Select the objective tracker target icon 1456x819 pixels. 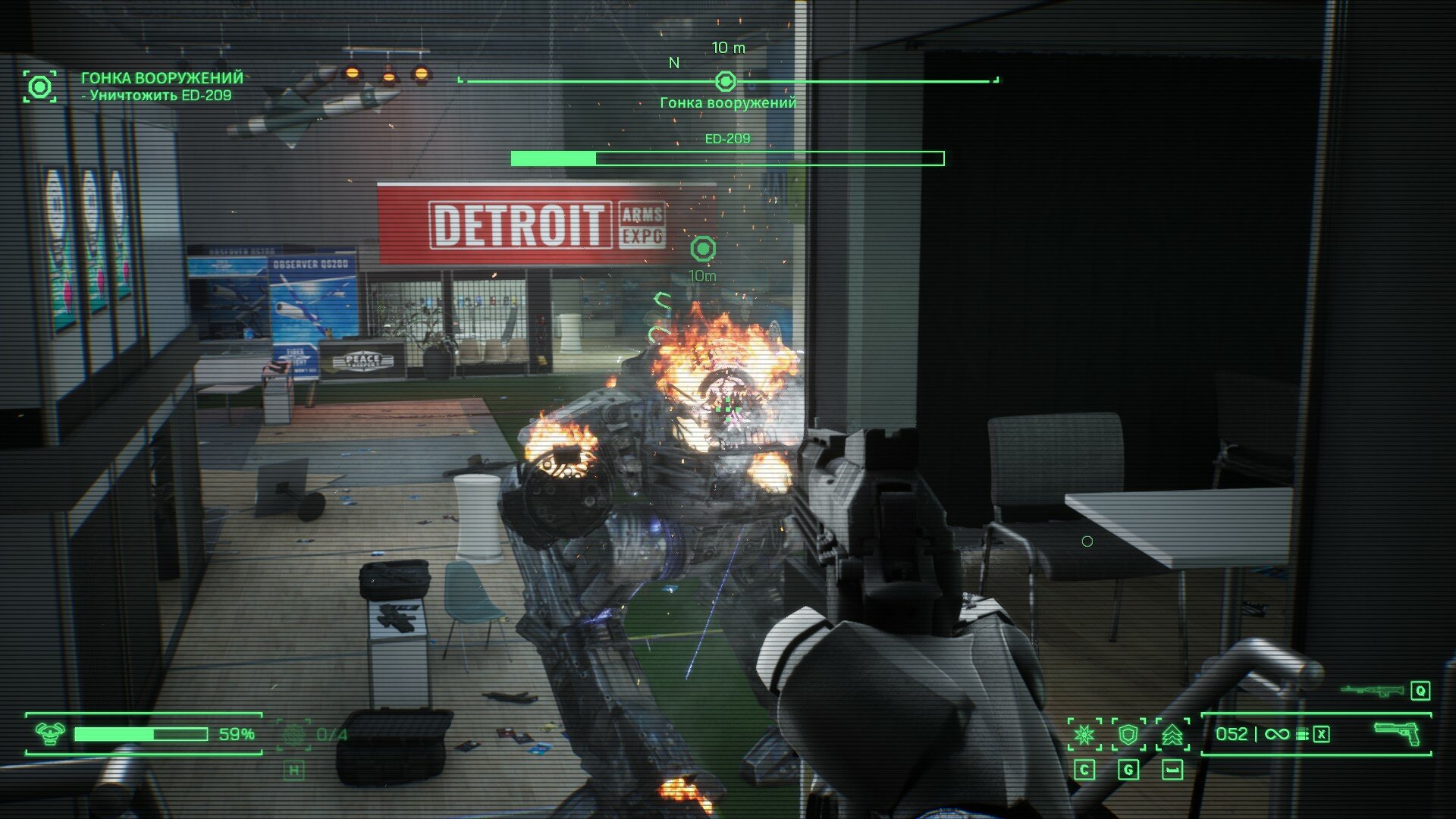pos(39,86)
